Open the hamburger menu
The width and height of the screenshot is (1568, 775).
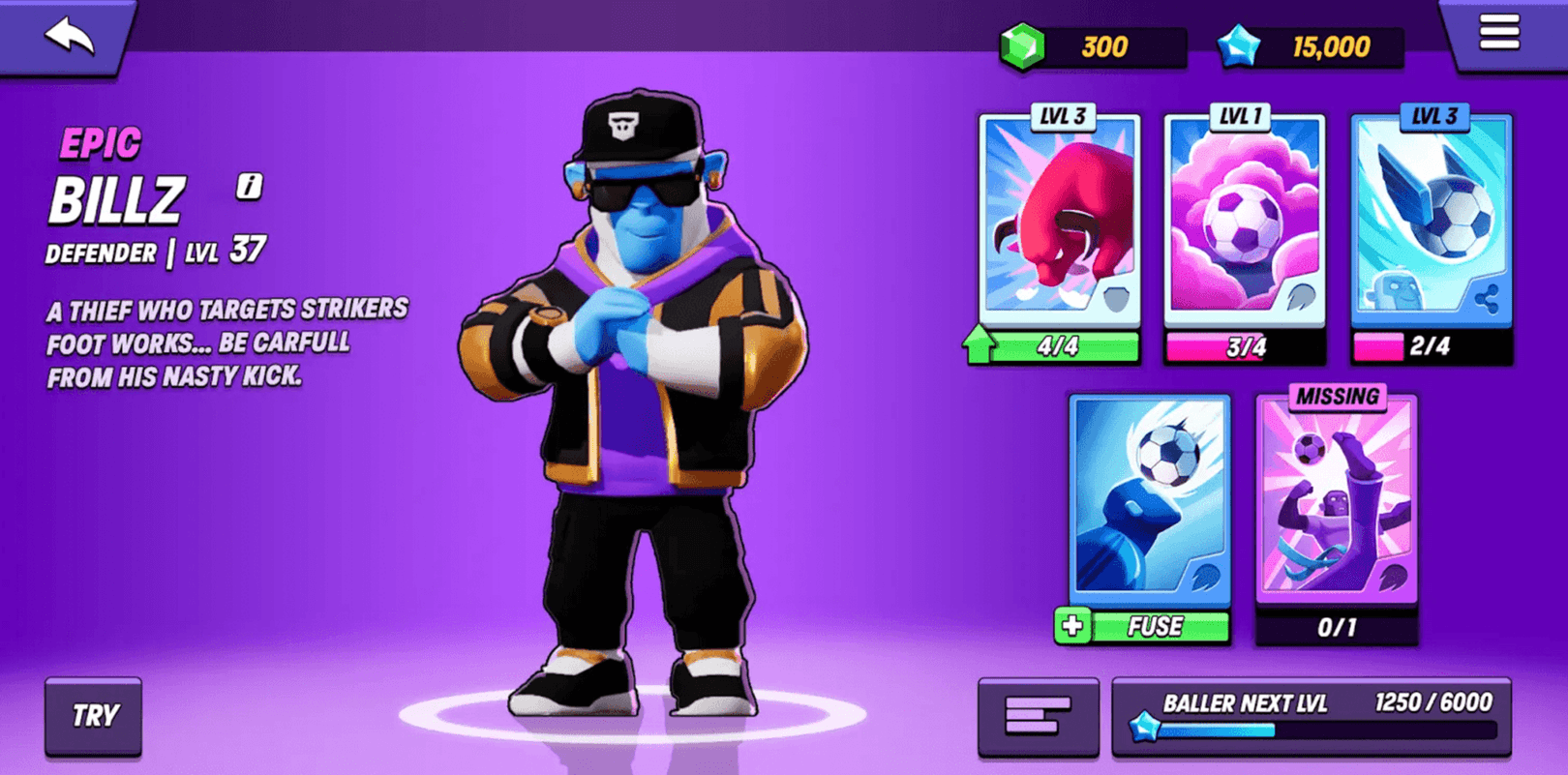pos(1498,33)
